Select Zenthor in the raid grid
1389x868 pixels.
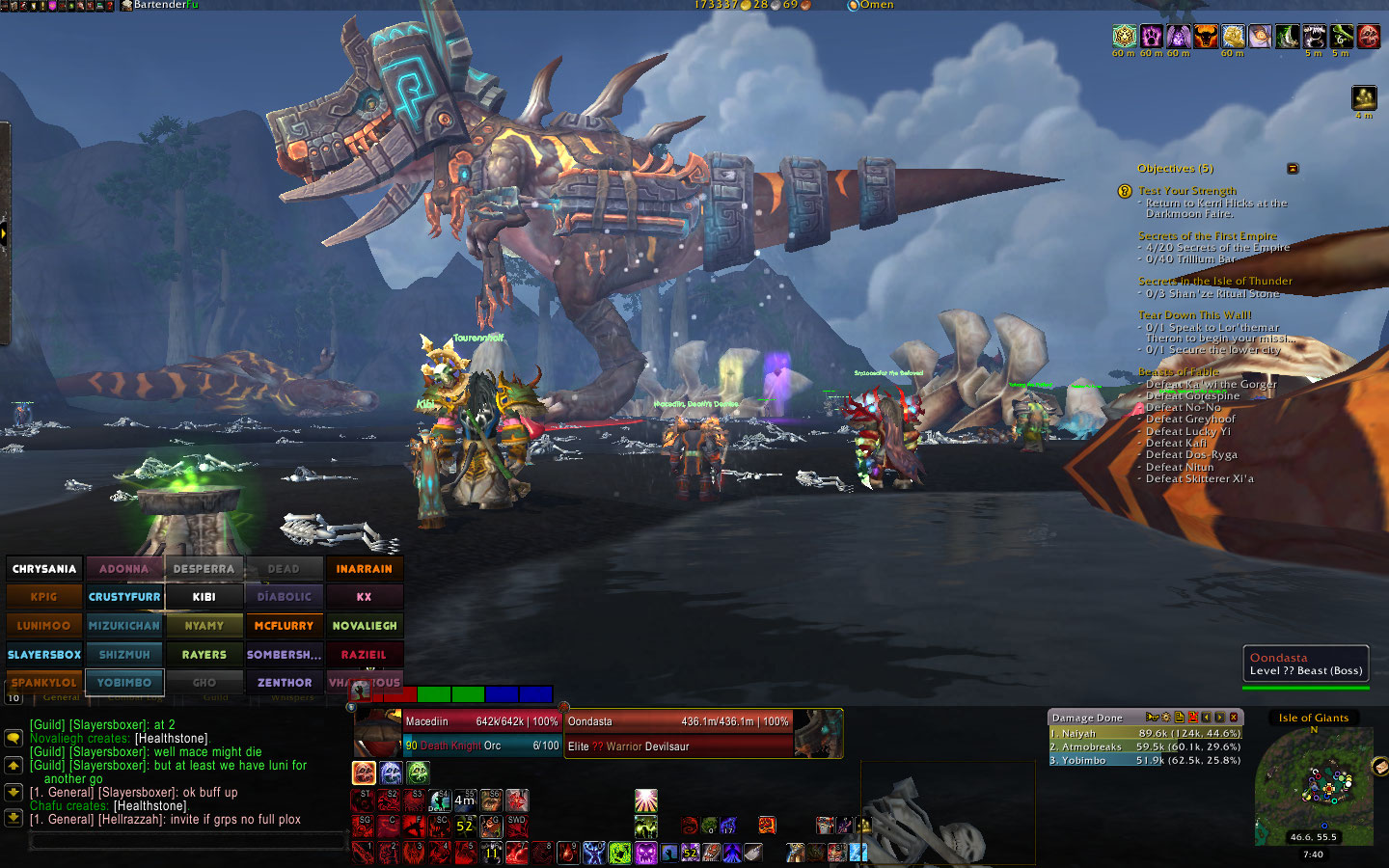coord(284,683)
